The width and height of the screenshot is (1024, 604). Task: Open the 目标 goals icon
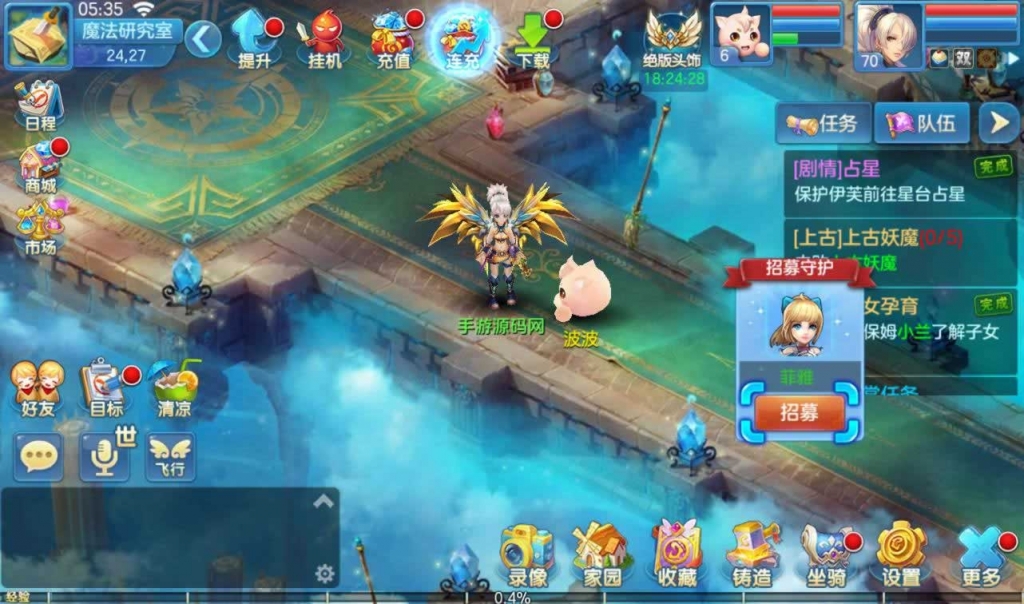tap(105, 388)
